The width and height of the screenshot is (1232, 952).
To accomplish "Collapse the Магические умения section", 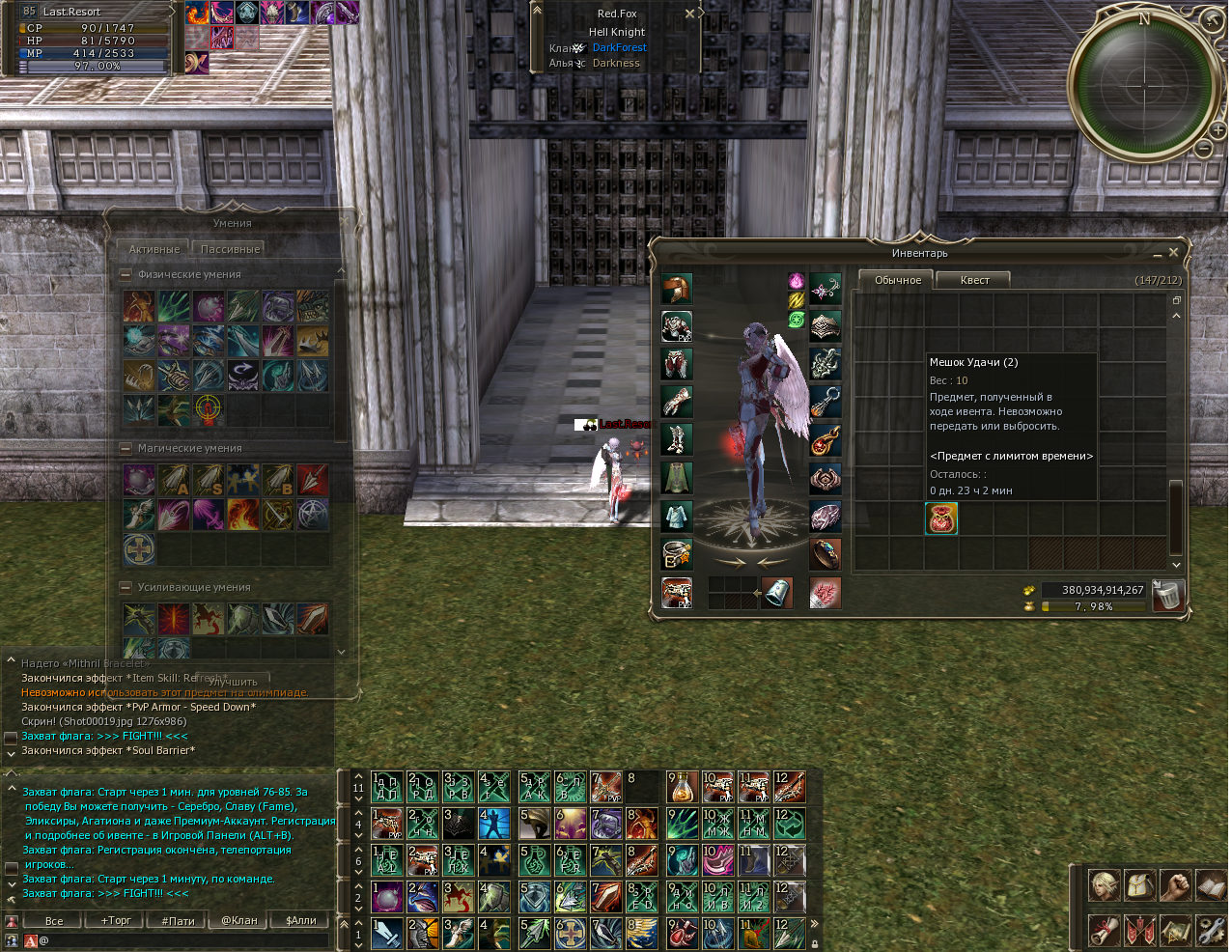I will pos(126,449).
